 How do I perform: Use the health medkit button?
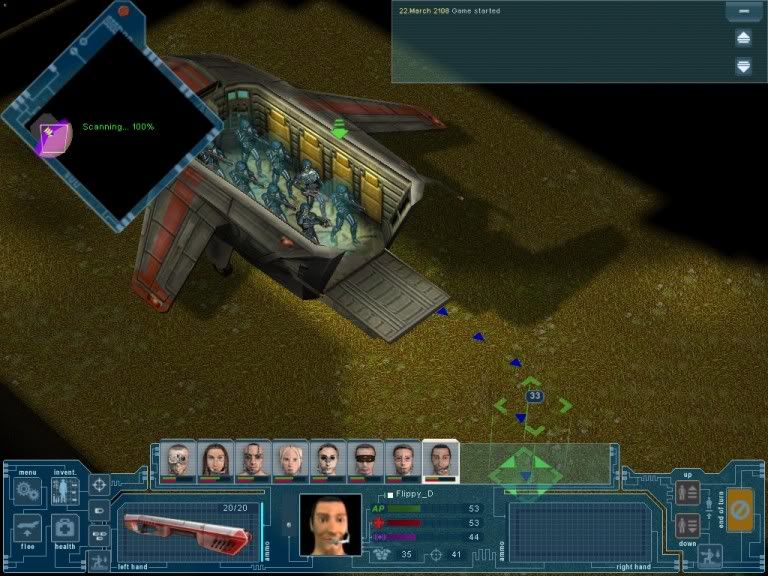pos(65,528)
